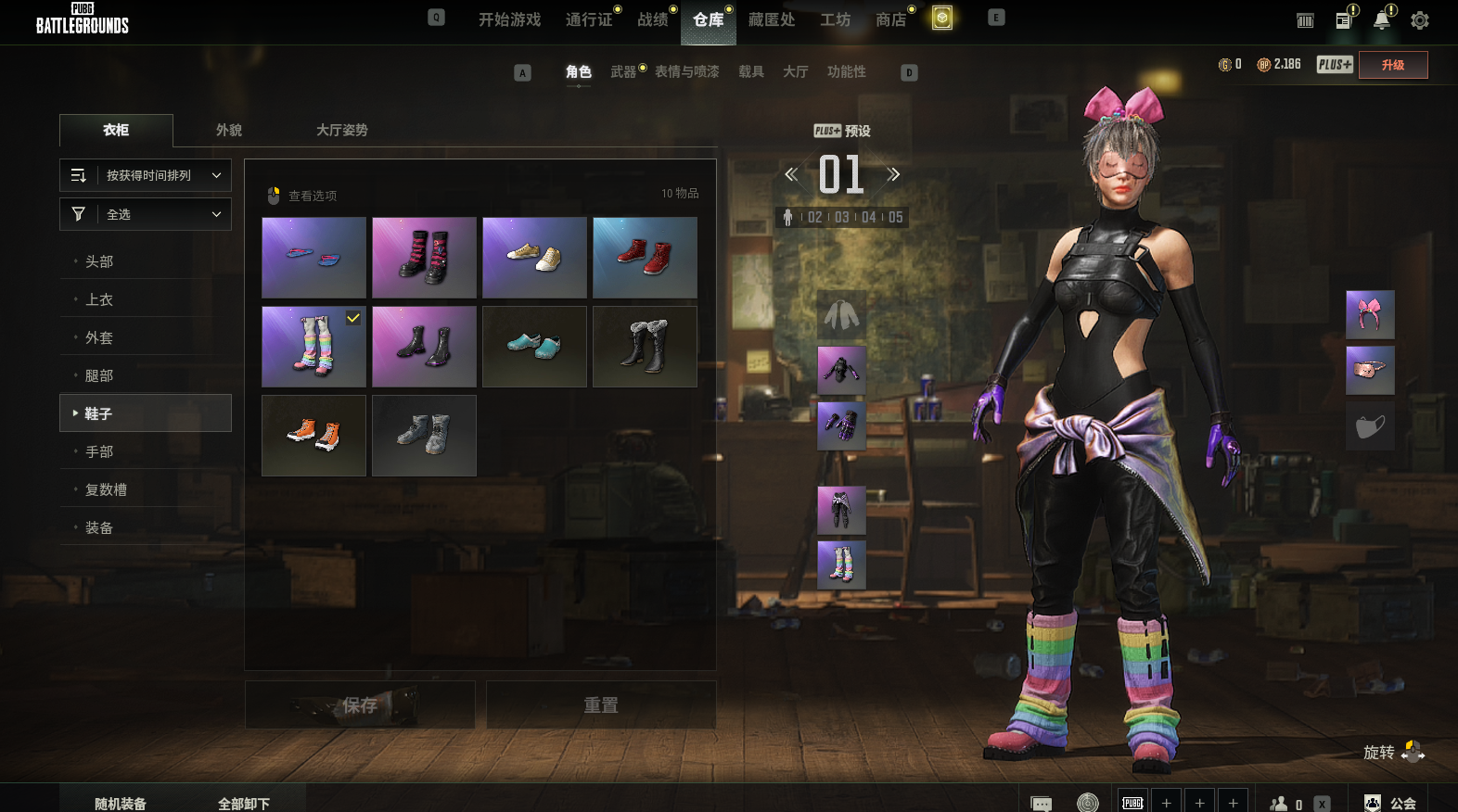Image resolution: width=1458 pixels, height=812 pixels.
Task: Click the 保存 save button
Action: coord(360,705)
